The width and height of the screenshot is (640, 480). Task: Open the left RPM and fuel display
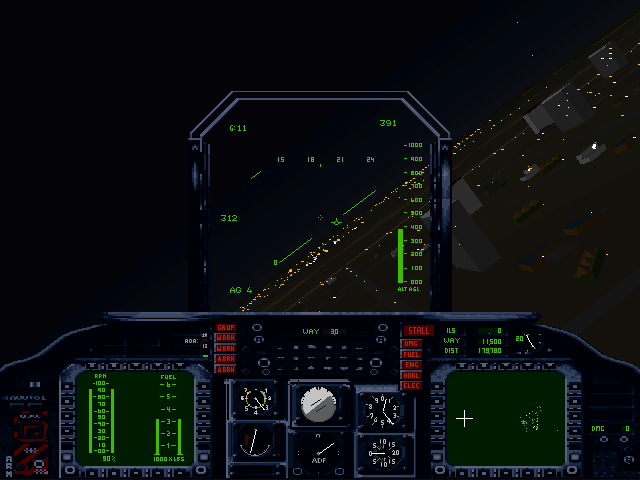point(136,418)
